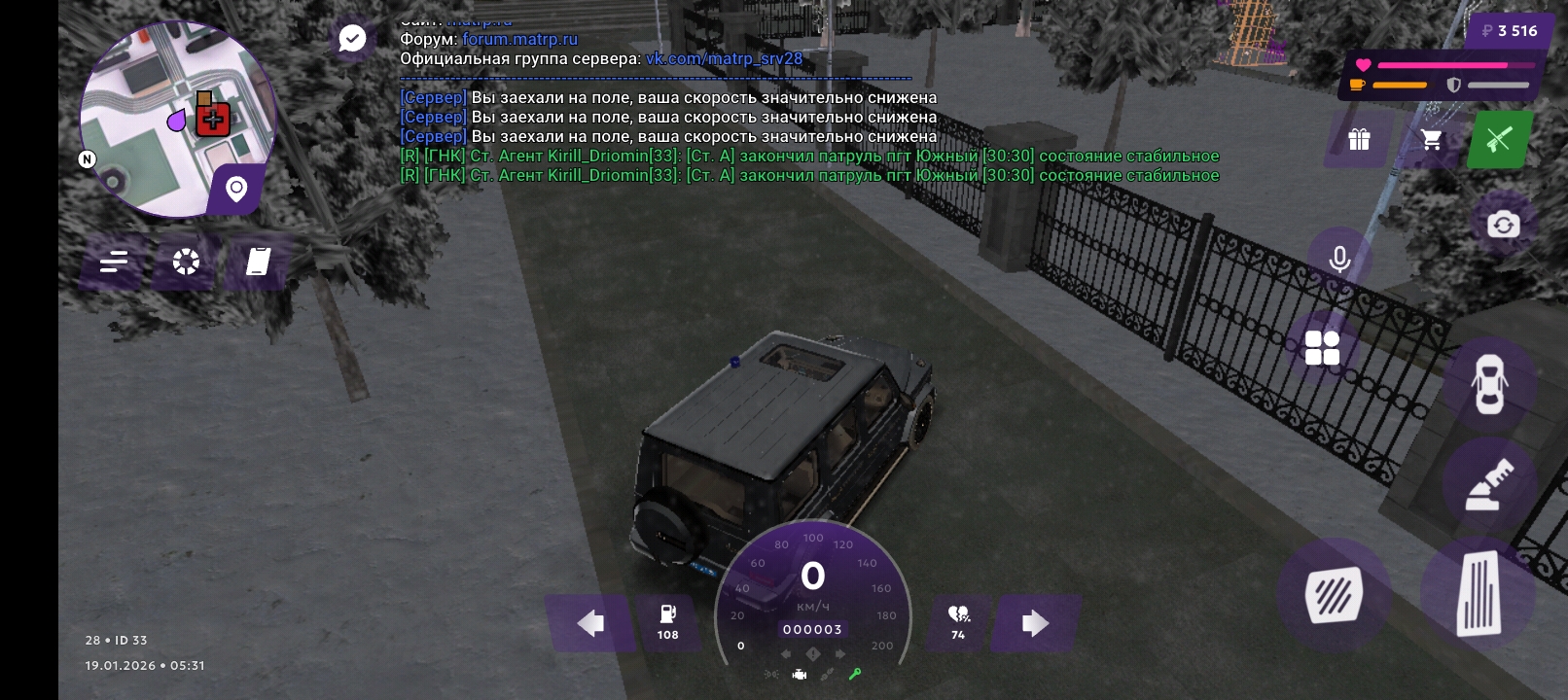Viewport: 1568px width, 700px height.
Task: Follow the forum.matrp.ru link in chat
Action: pos(519,40)
